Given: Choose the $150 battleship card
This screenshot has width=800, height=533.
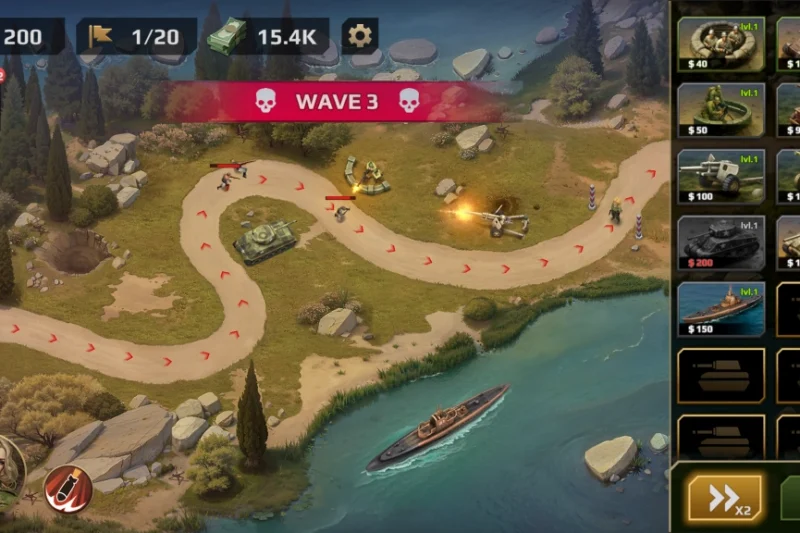Looking at the screenshot, I should coord(720,309).
